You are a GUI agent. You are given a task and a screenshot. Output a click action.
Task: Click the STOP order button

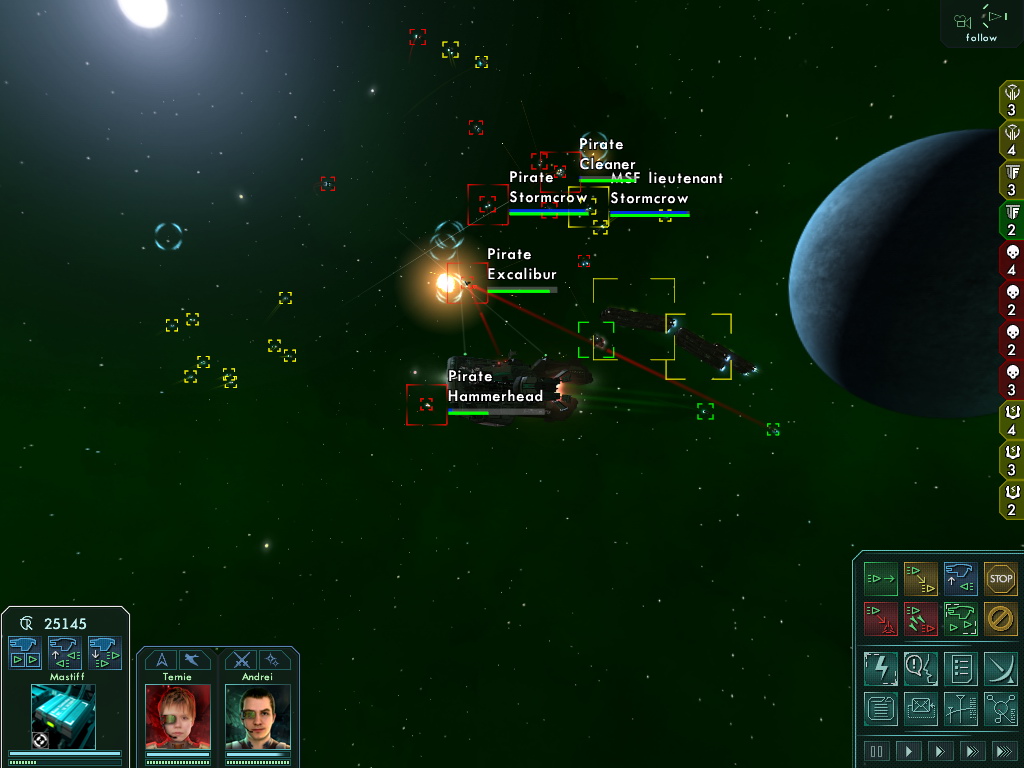pyautogui.click(x=1000, y=579)
